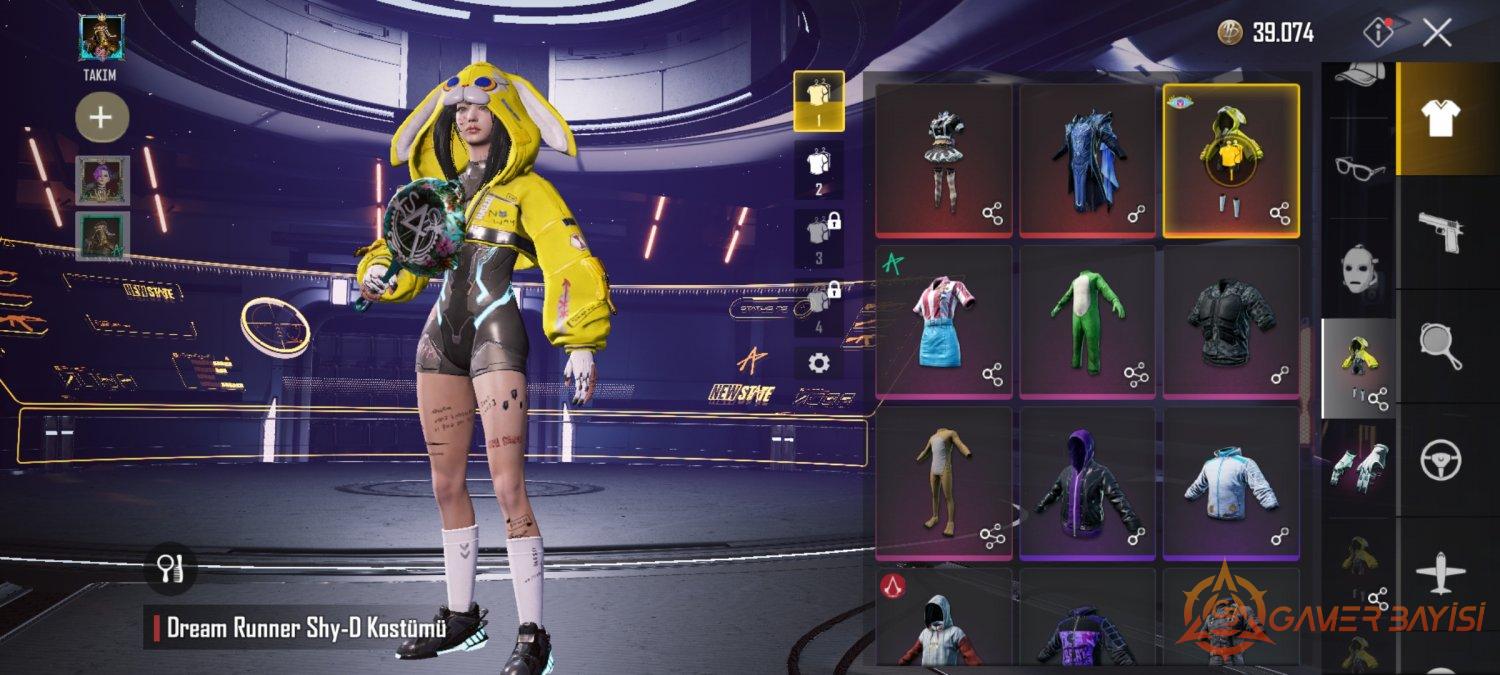Open the hair and makeup styling icon

pyautogui.click(x=169, y=569)
